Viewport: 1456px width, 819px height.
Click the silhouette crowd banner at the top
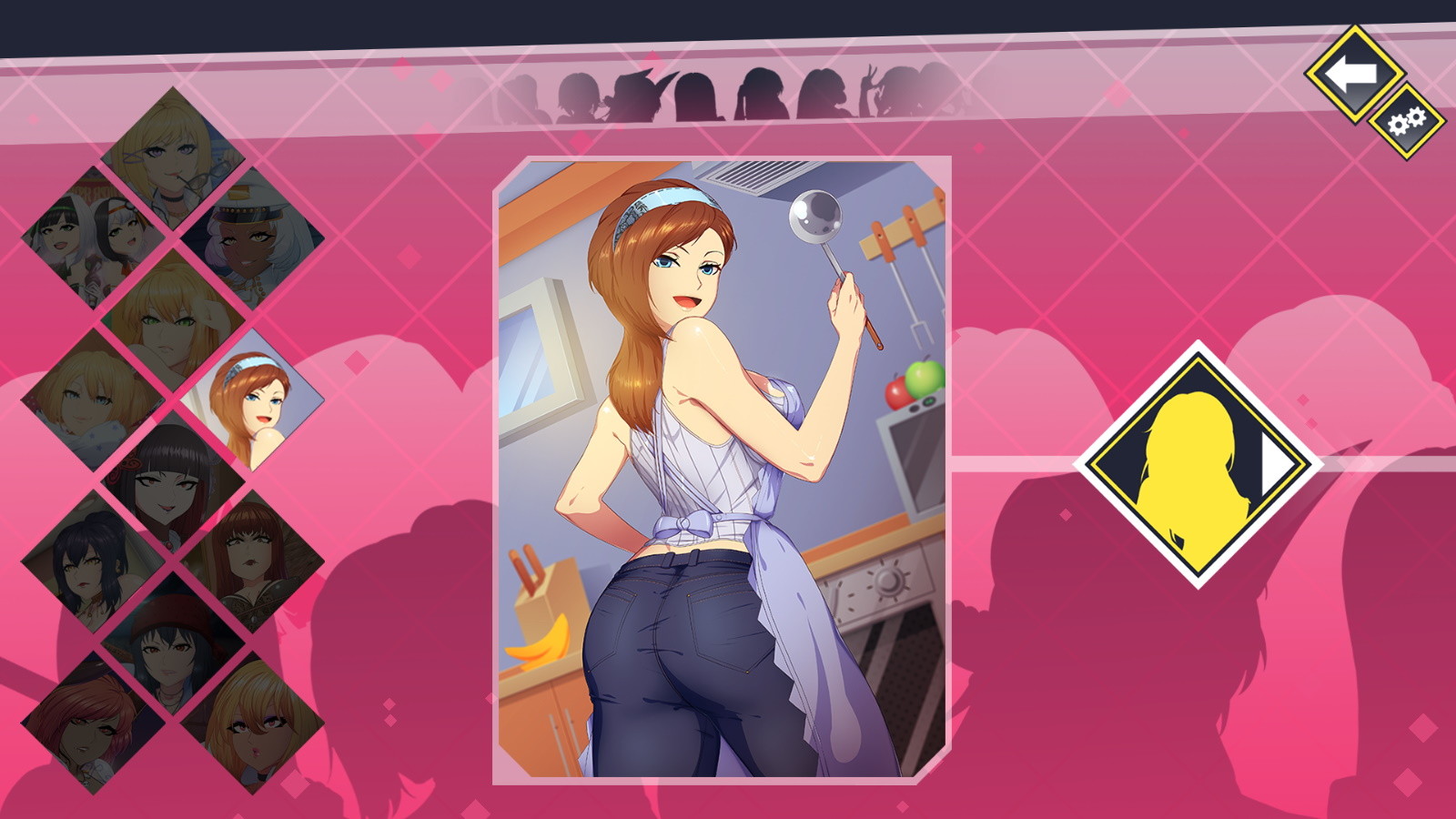coord(728,91)
